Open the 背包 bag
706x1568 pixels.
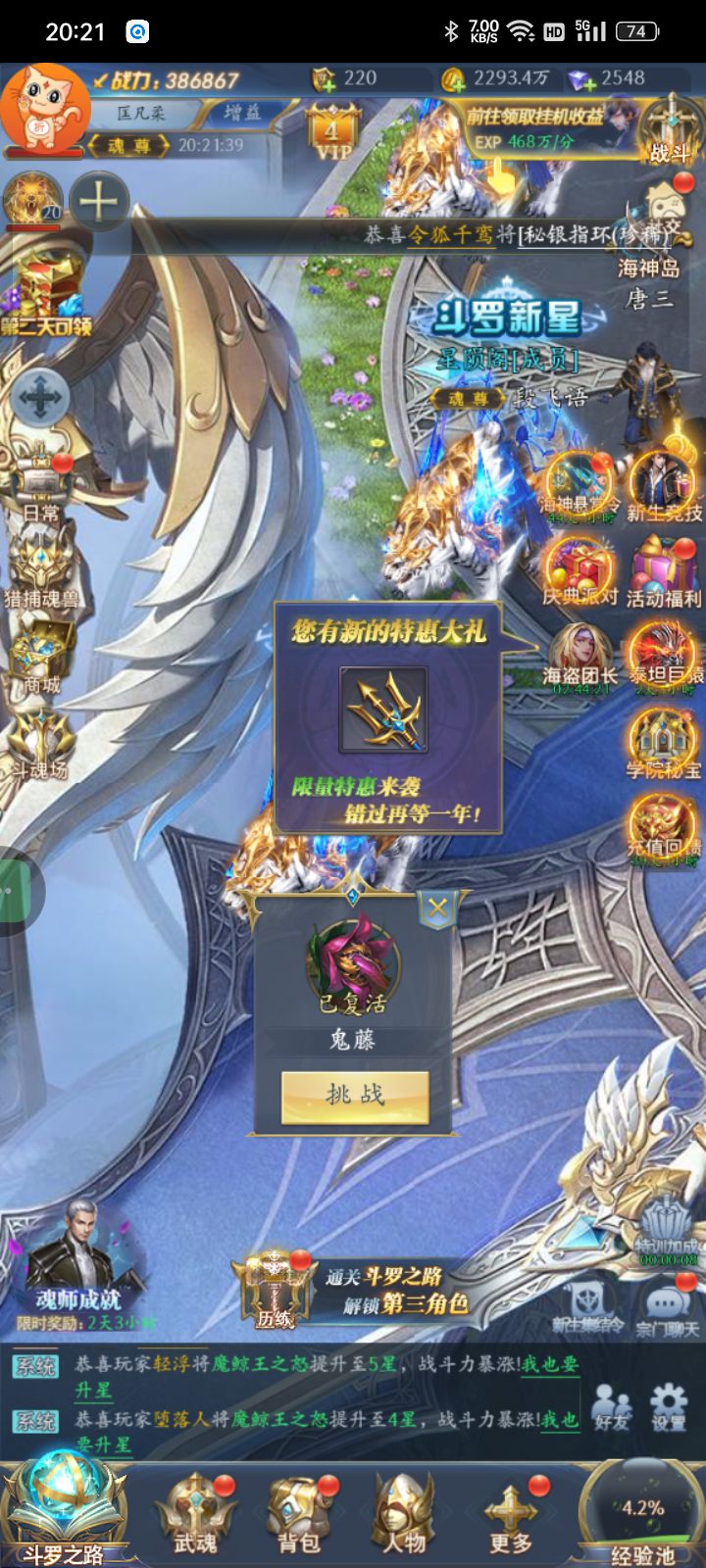tap(299, 1514)
